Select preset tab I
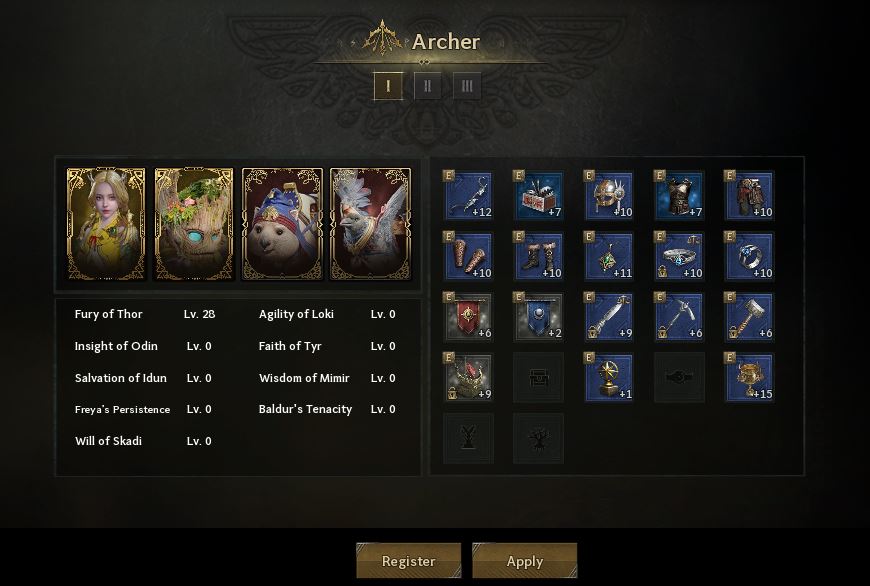 click(388, 86)
